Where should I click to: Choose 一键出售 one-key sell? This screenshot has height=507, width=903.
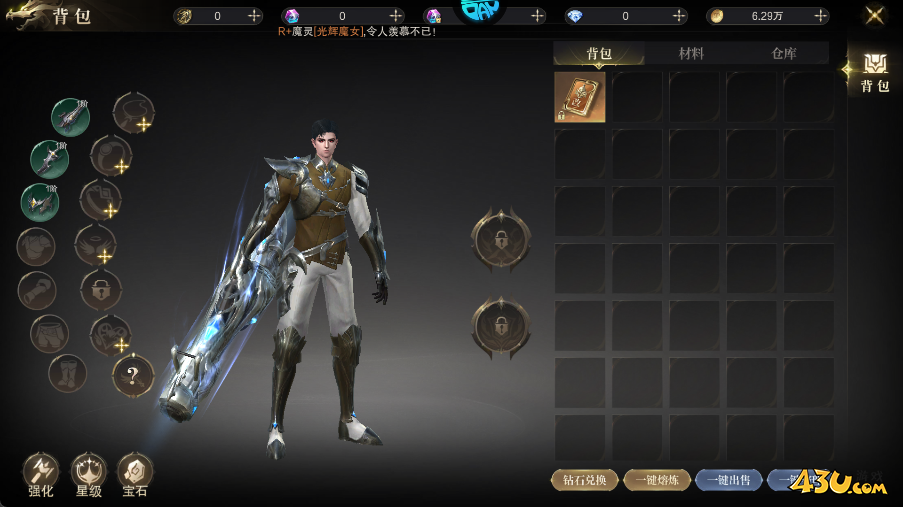pos(729,480)
